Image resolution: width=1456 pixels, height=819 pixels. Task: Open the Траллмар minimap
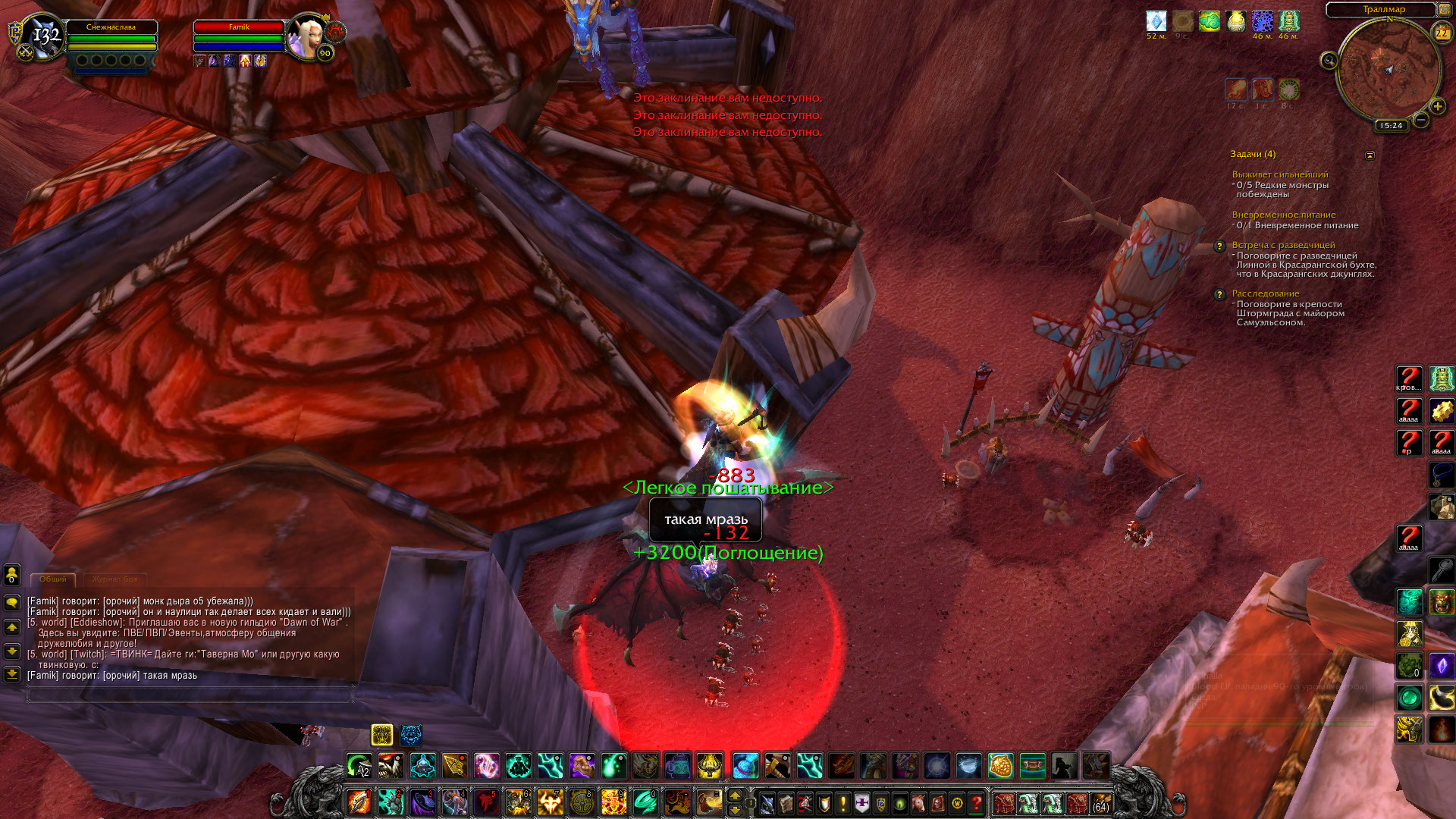1389,71
